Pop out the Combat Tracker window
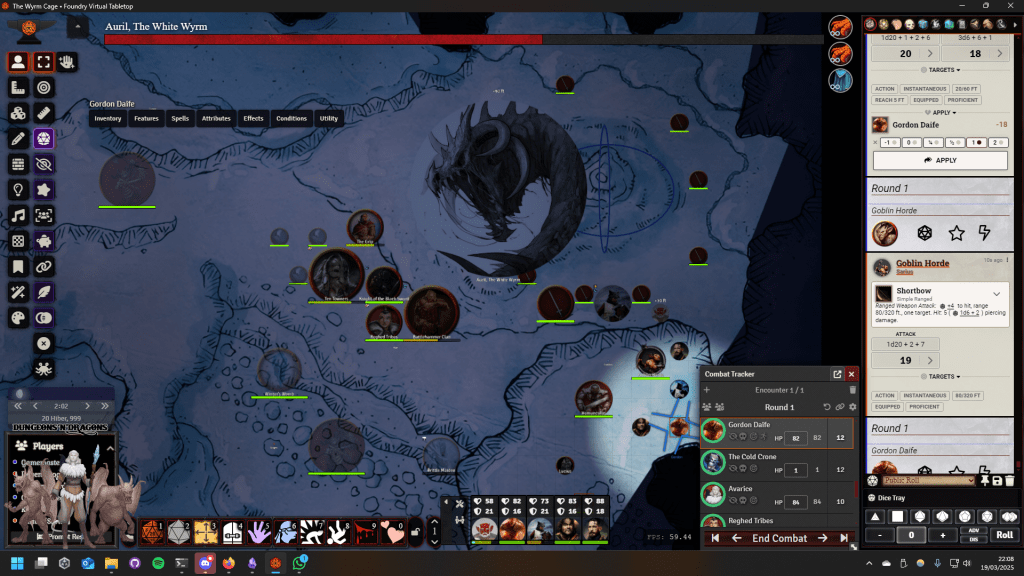Viewport: 1024px width, 576px height. click(x=837, y=374)
